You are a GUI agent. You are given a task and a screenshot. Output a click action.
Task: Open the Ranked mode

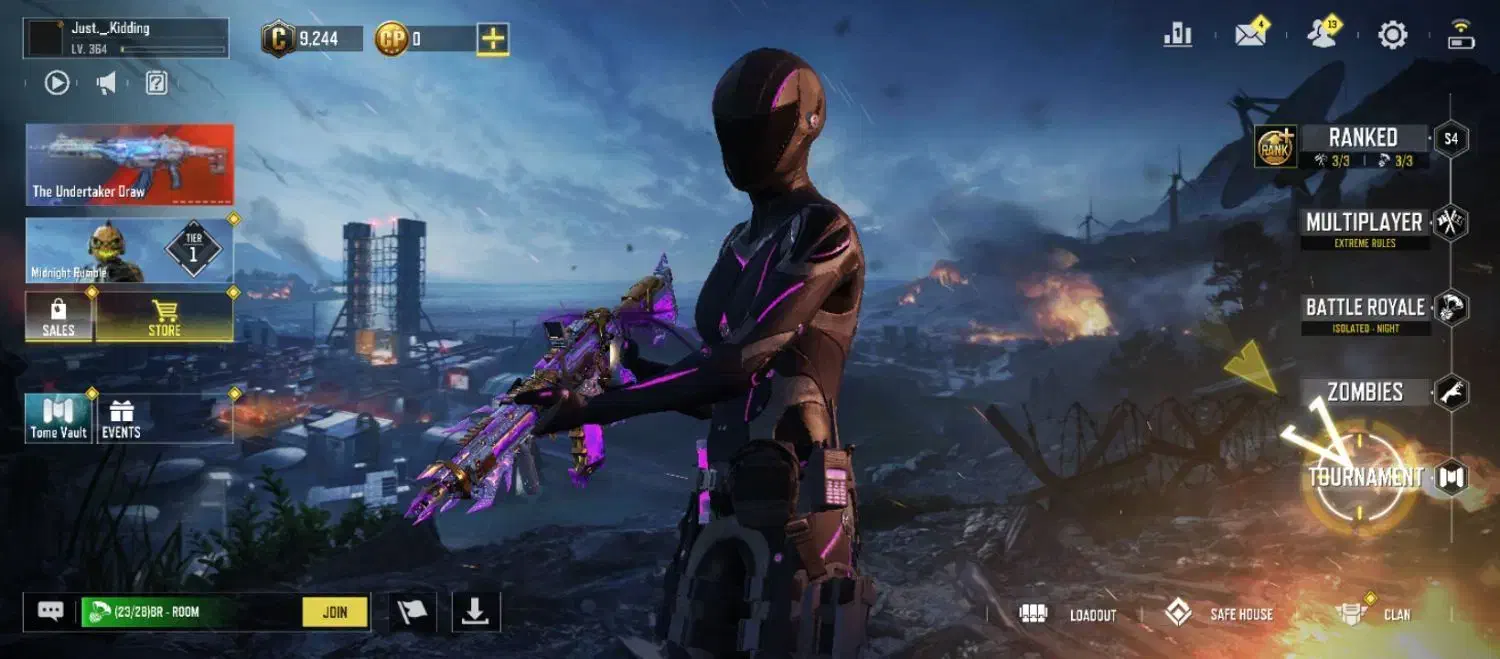1362,138
